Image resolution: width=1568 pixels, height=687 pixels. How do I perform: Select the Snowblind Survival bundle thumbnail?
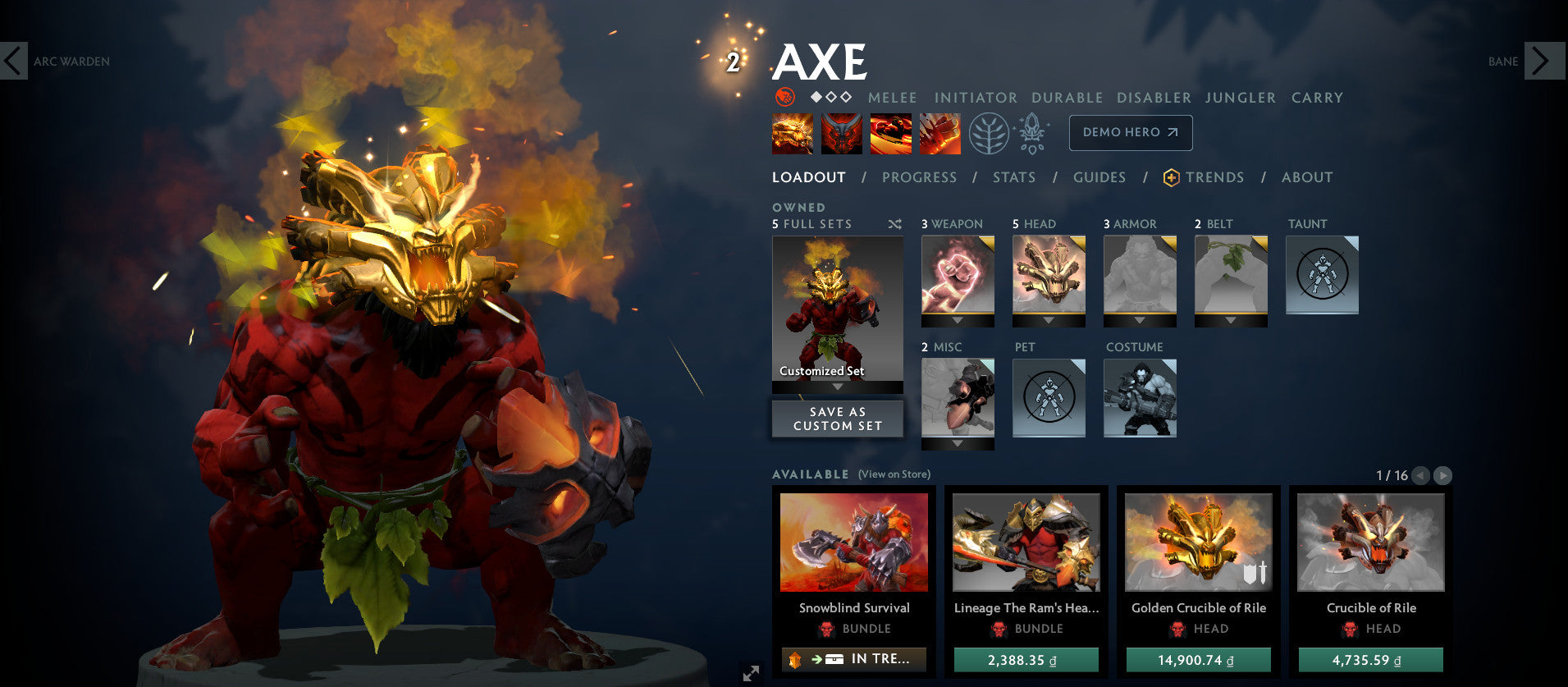point(854,542)
